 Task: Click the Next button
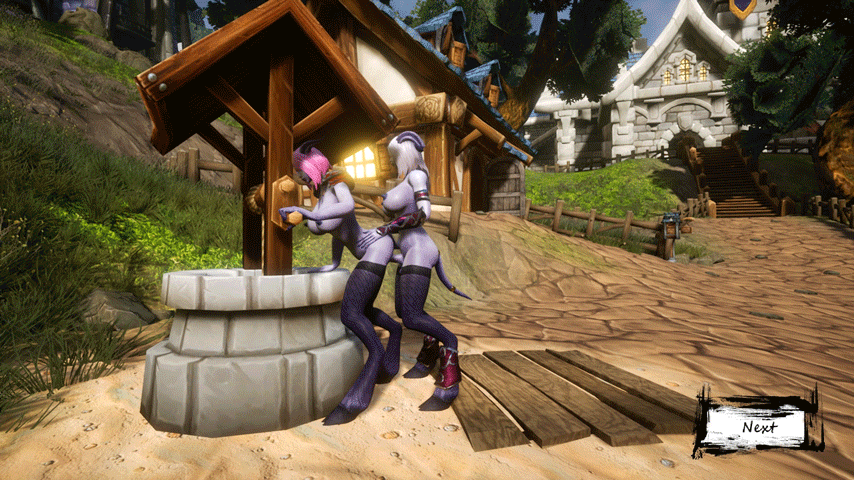pyautogui.click(x=759, y=427)
